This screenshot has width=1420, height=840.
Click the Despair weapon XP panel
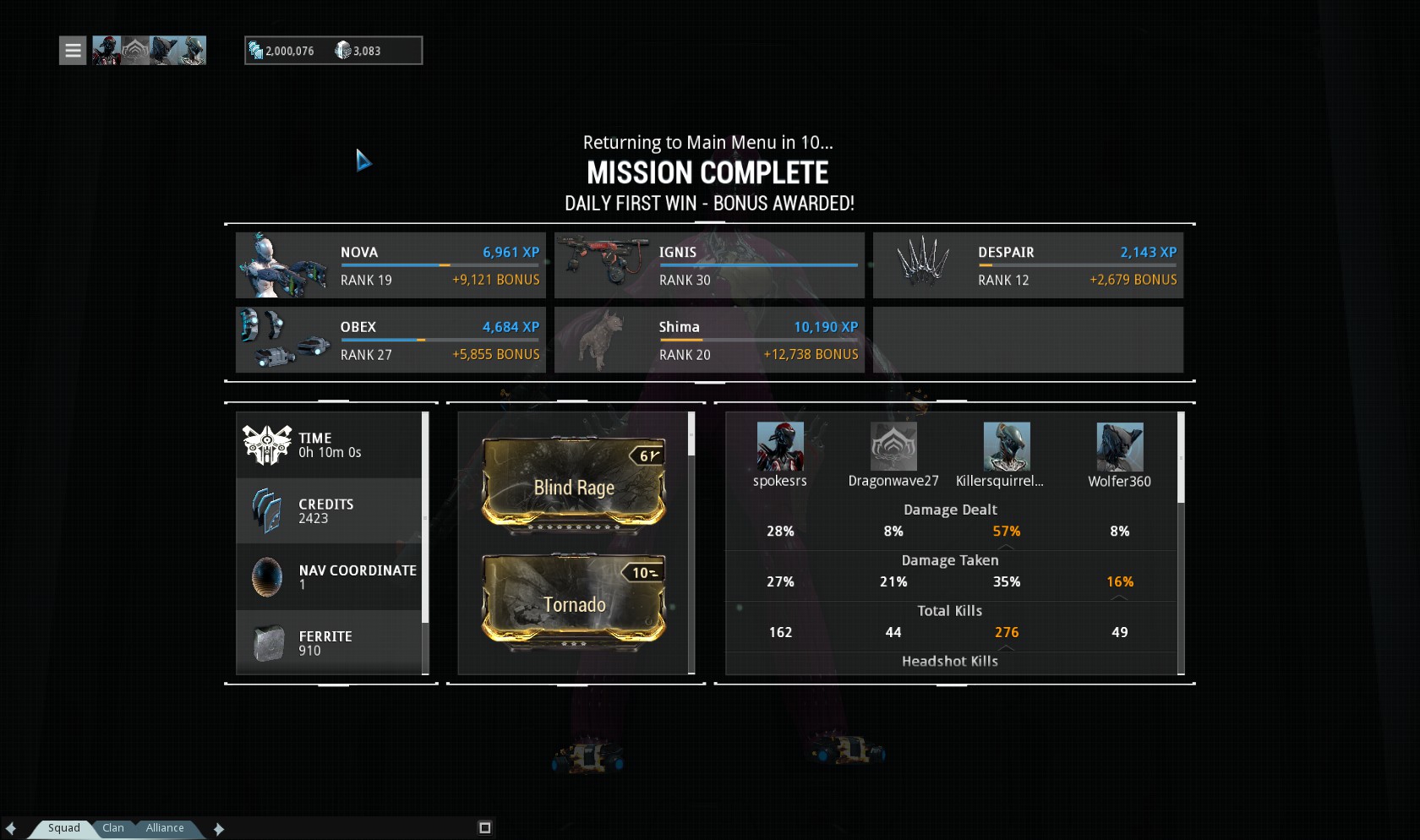click(x=1028, y=265)
